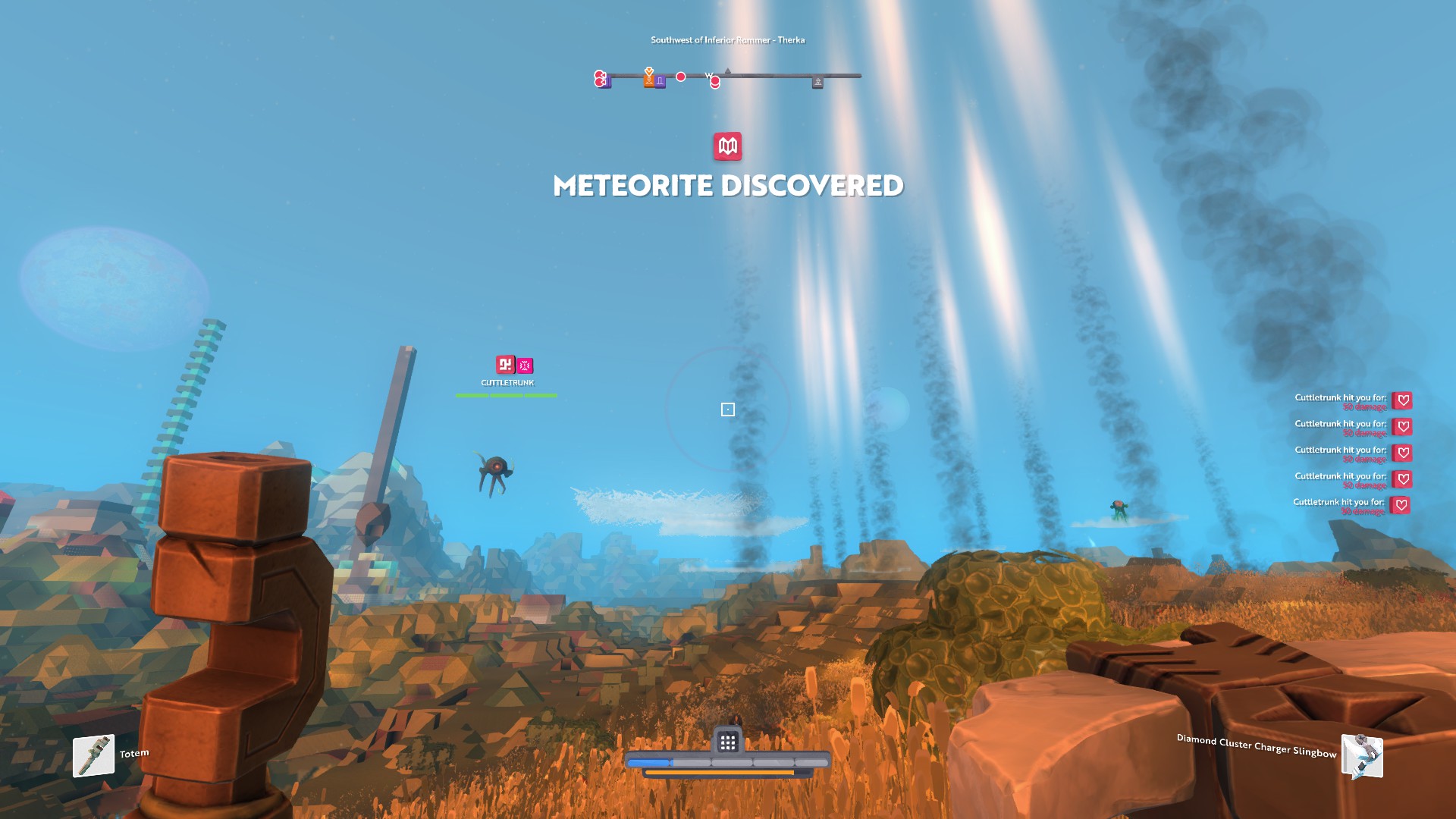Click the W west indicator on the compass
This screenshot has width=1456, height=819.
(708, 75)
